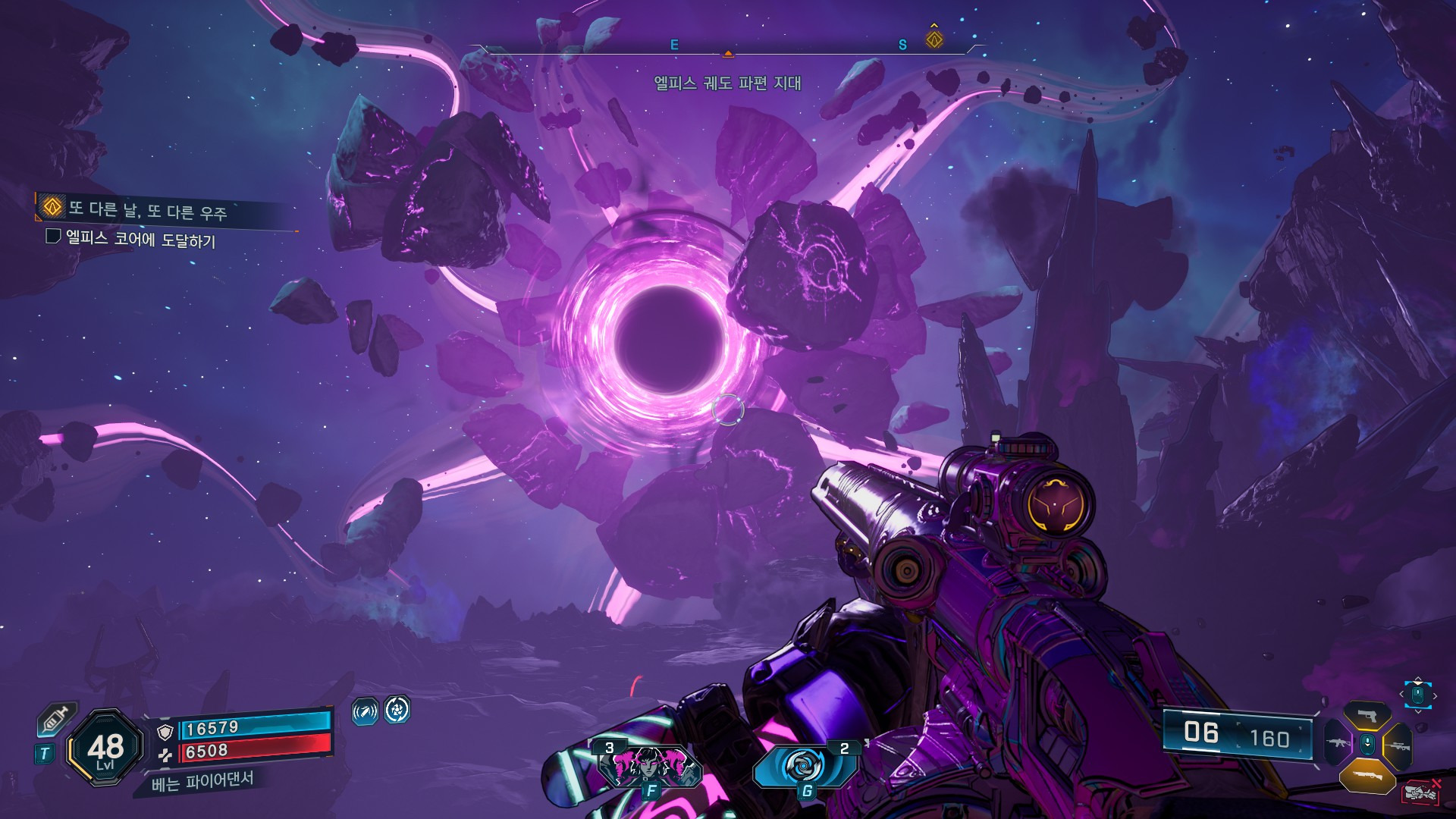The width and height of the screenshot is (1456, 819).
Task: Choose the sniper rifle weapon slot
Action: pos(1398,745)
